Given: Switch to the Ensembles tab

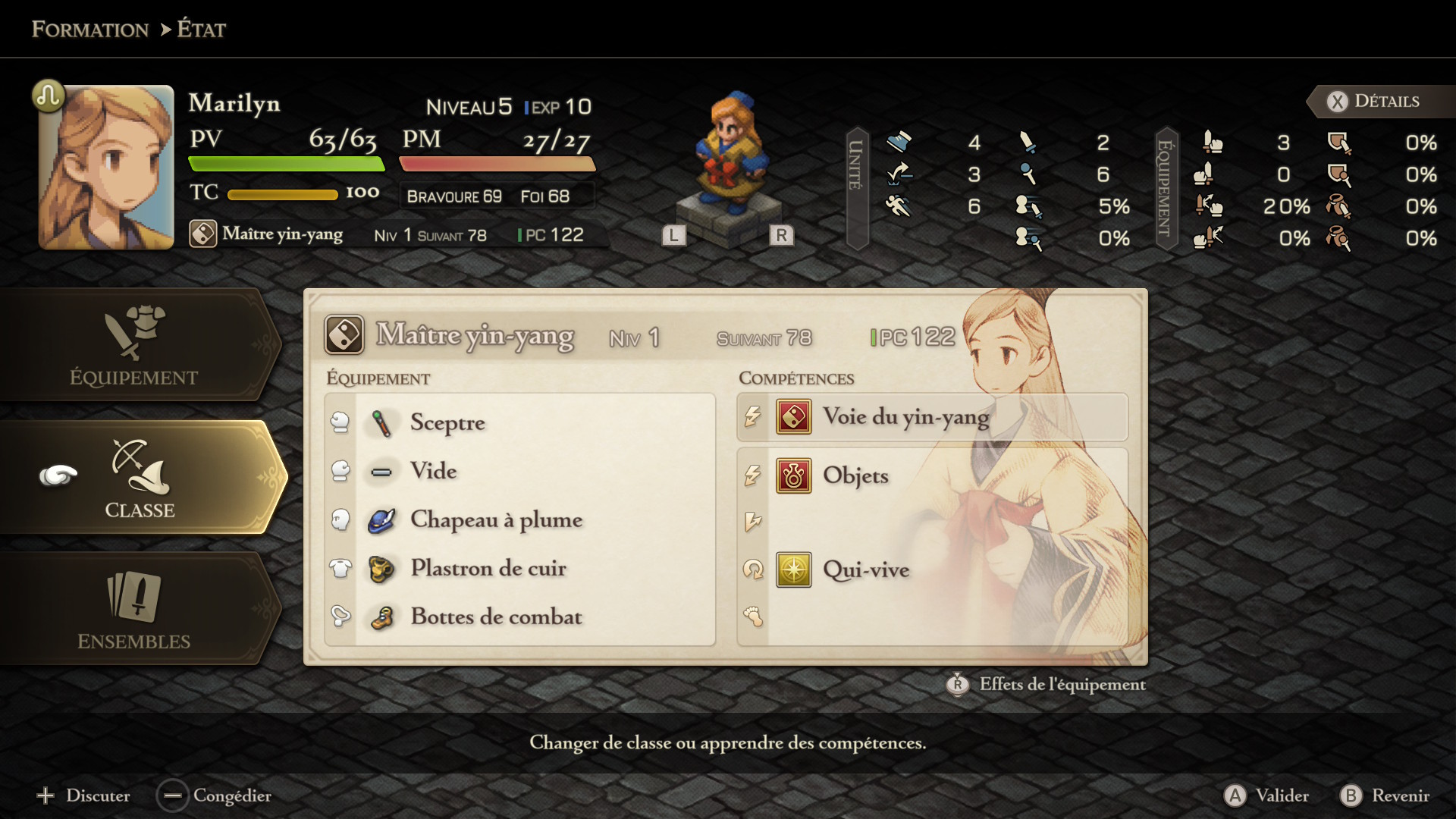Looking at the screenshot, I should pyautogui.click(x=134, y=610).
